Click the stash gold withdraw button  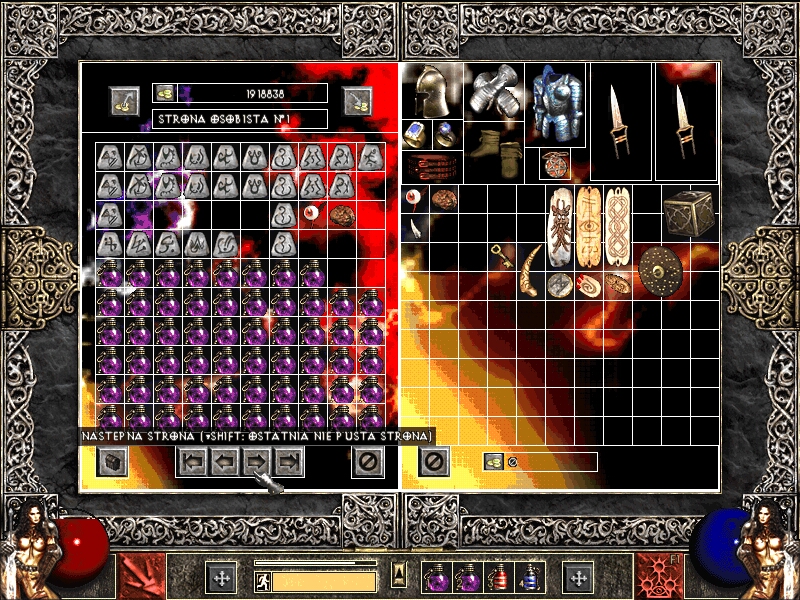pos(125,101)
